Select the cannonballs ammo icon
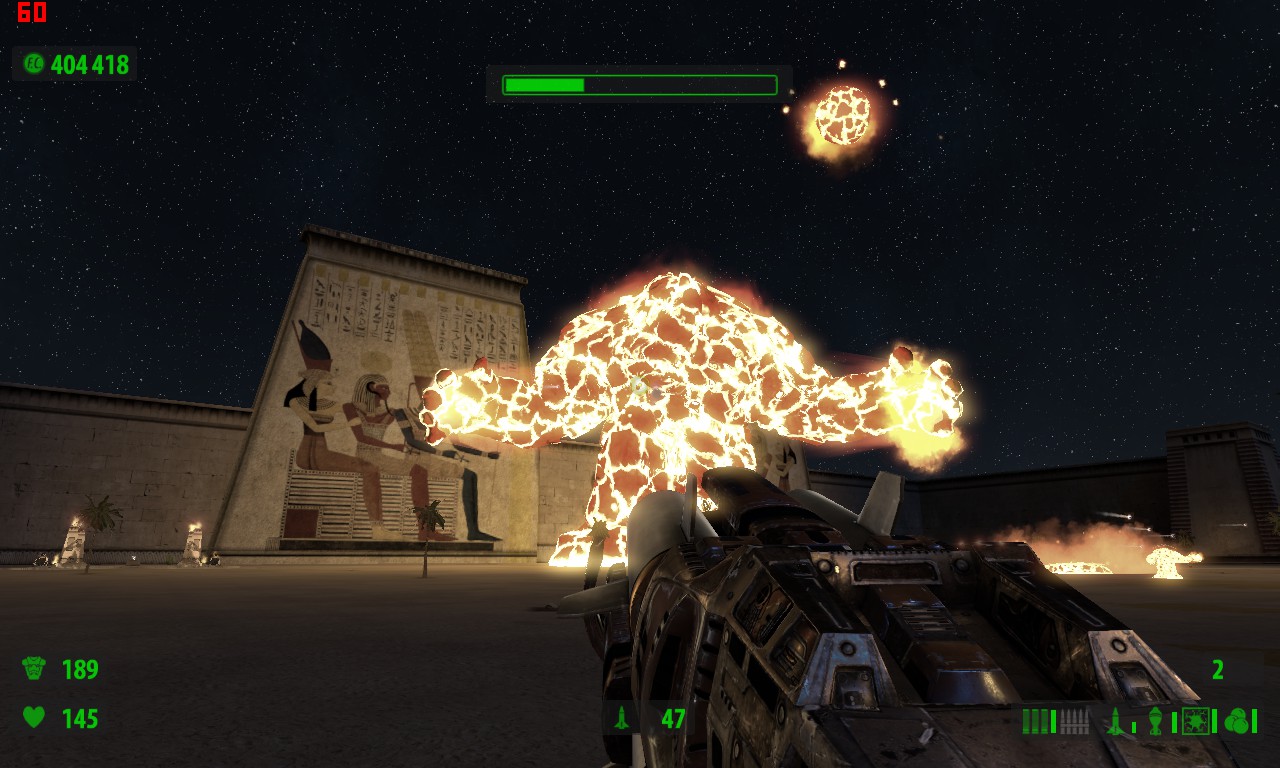 click(1237, 721)
